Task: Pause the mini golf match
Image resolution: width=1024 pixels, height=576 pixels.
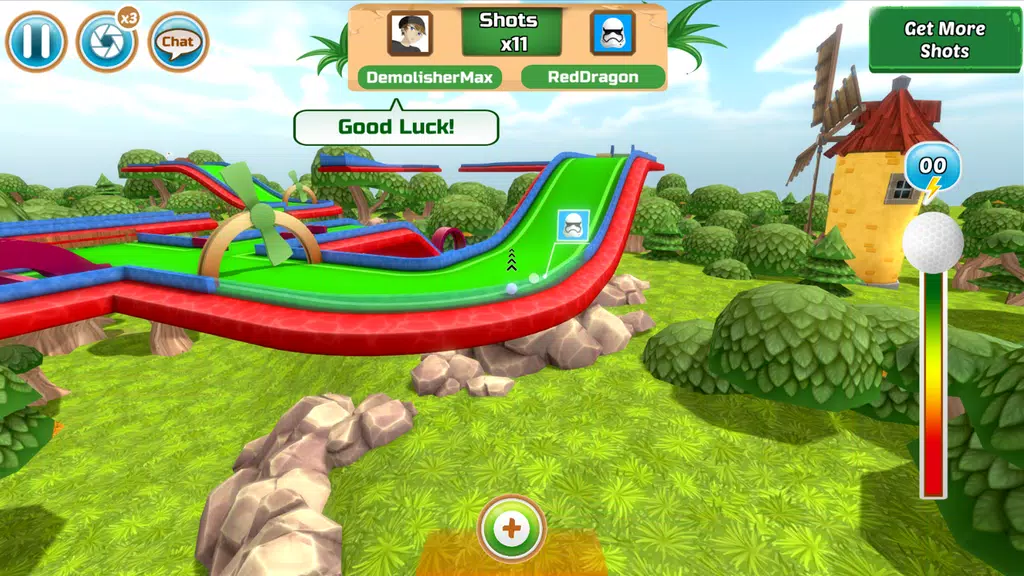Action: click(x=36, y=42)
